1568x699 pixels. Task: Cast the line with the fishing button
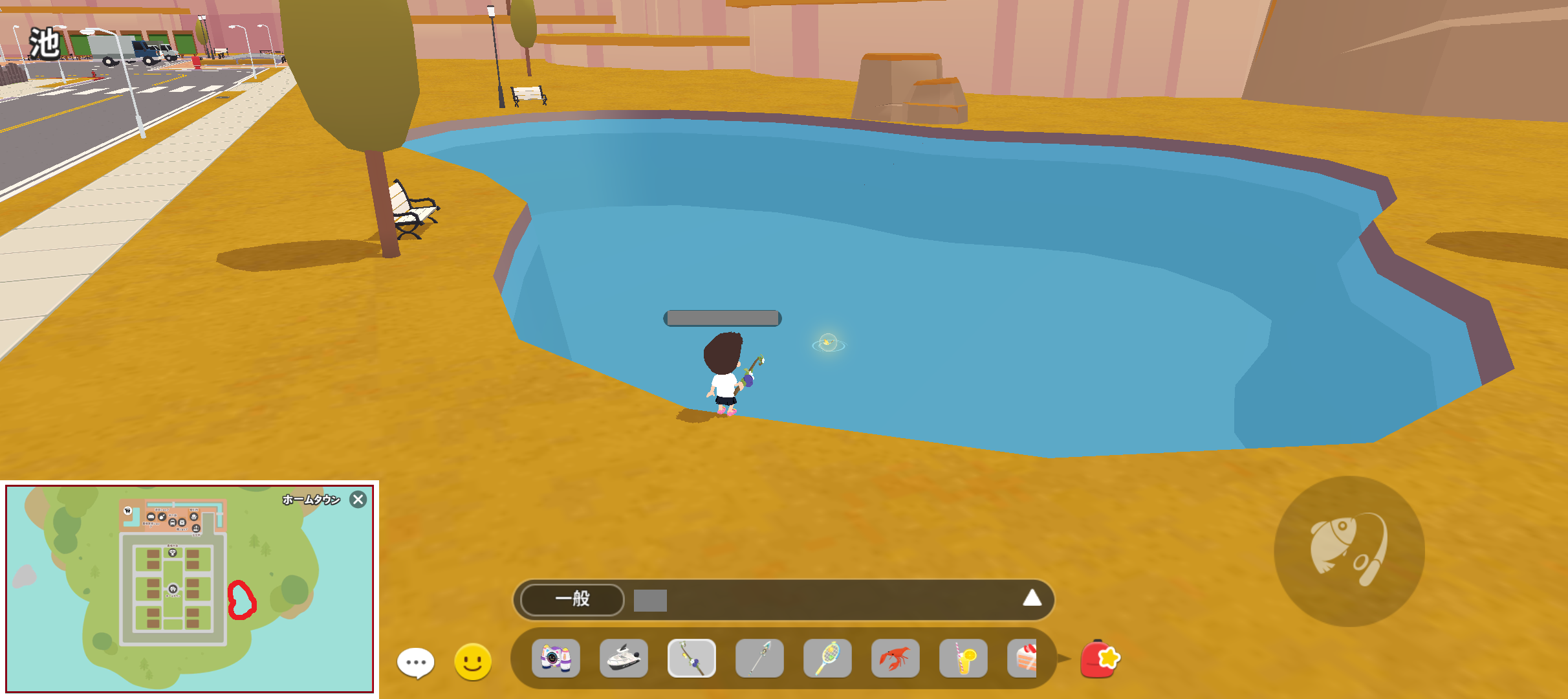pyautogui.click(x=1349, y=551)
